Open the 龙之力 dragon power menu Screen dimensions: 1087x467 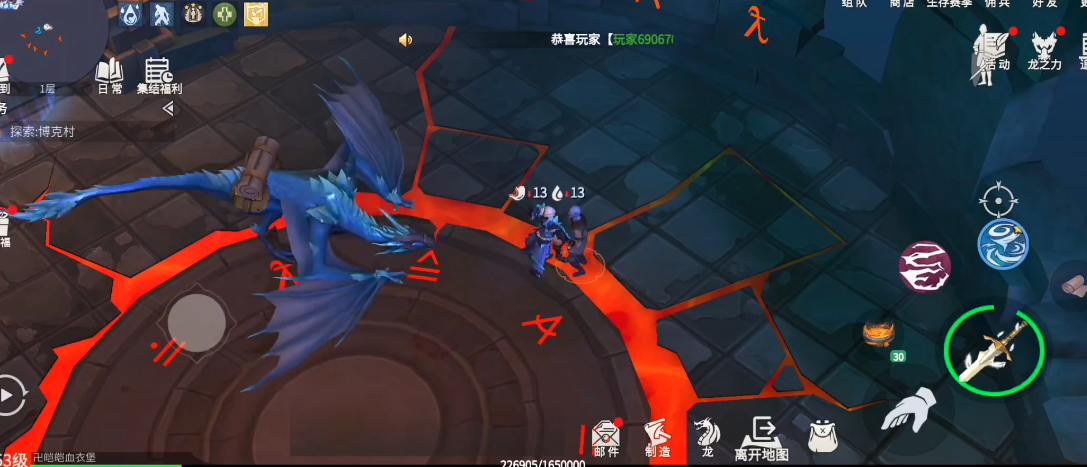click(1045, 49)
